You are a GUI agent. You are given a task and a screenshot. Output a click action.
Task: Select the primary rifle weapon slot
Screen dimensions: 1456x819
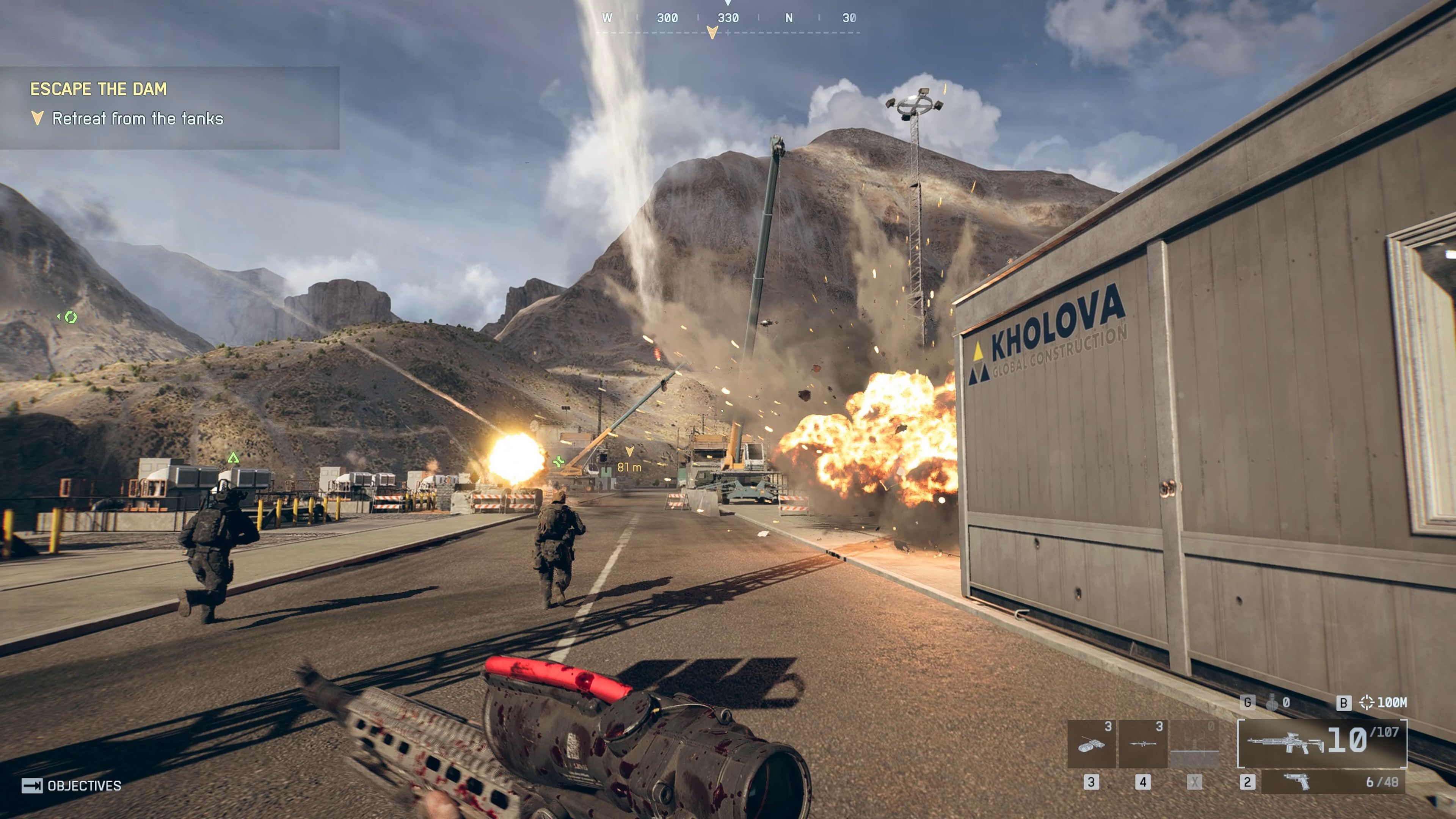(1321, 743)
